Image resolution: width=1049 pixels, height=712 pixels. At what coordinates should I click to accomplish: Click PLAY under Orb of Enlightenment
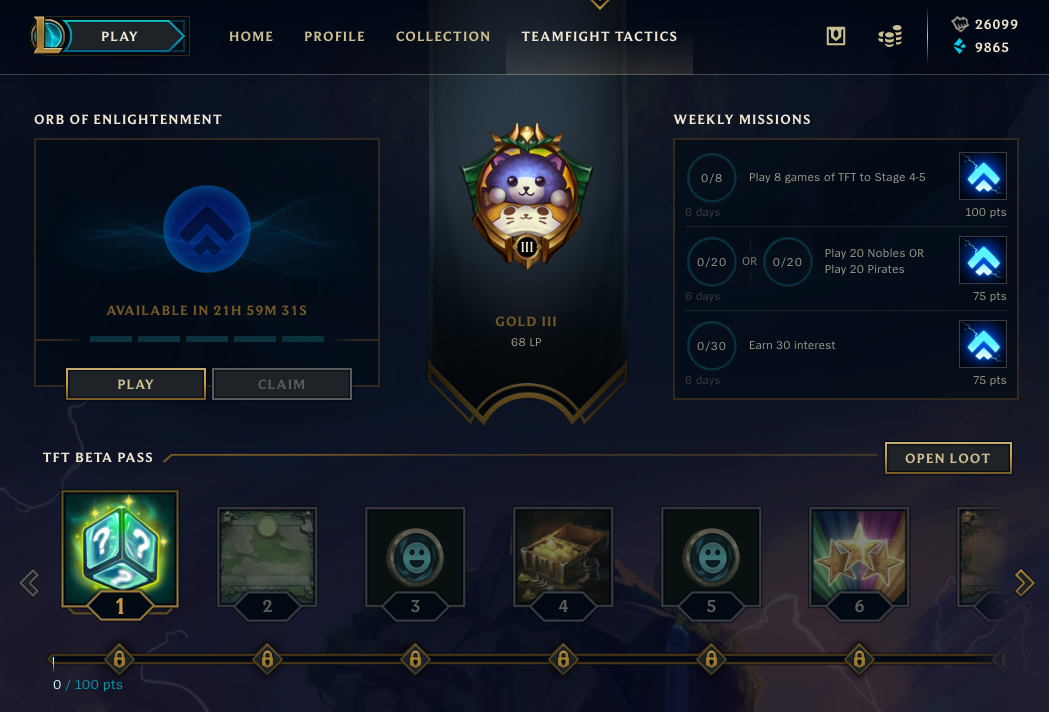pos(136,384)
